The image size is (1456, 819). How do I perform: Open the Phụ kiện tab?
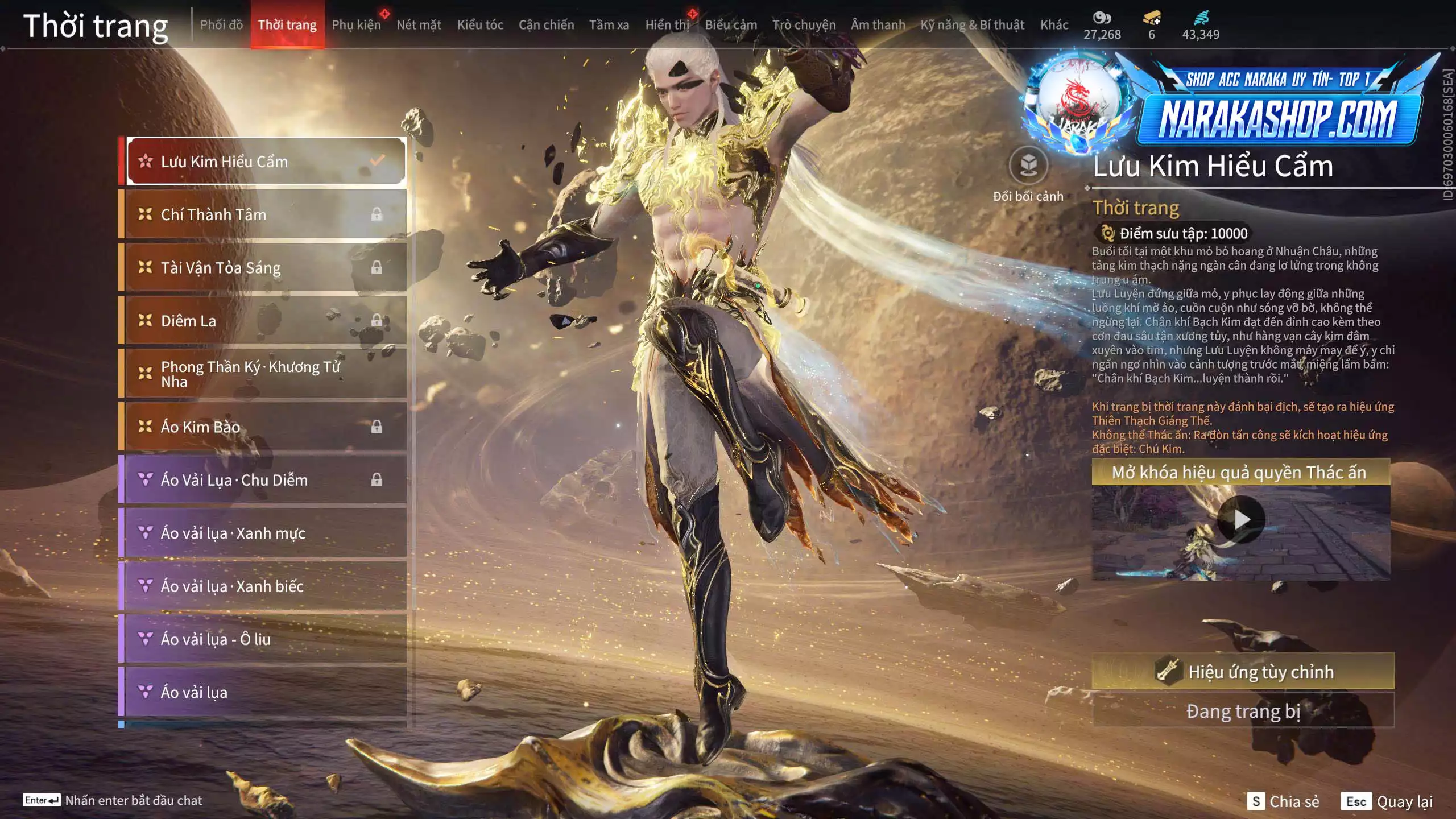[356, 24]
